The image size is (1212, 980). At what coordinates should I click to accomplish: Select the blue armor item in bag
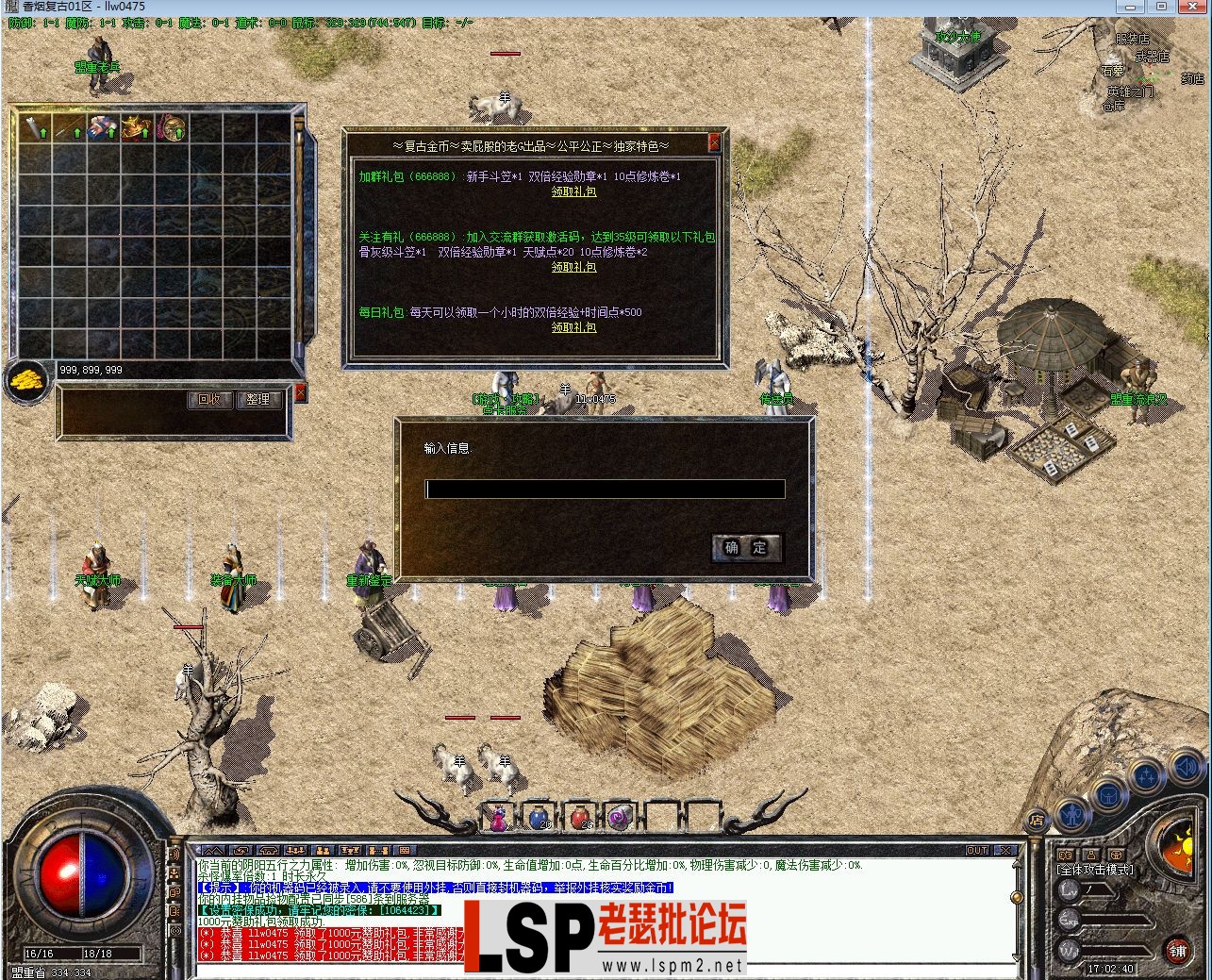(103, 128)
